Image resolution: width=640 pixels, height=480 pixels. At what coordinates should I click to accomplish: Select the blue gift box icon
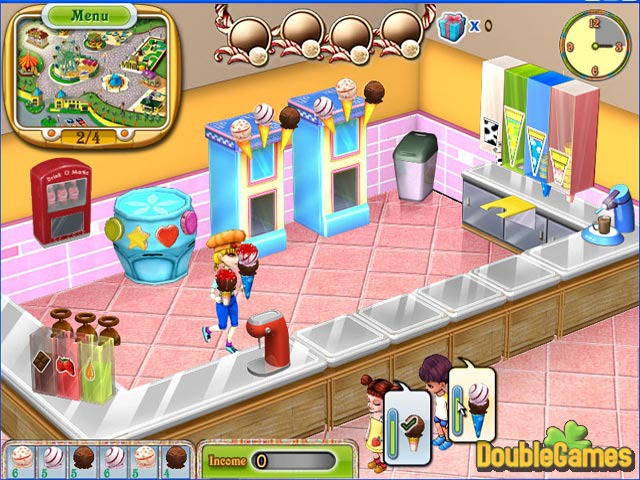pyautogui.click(x=453, y=24)
